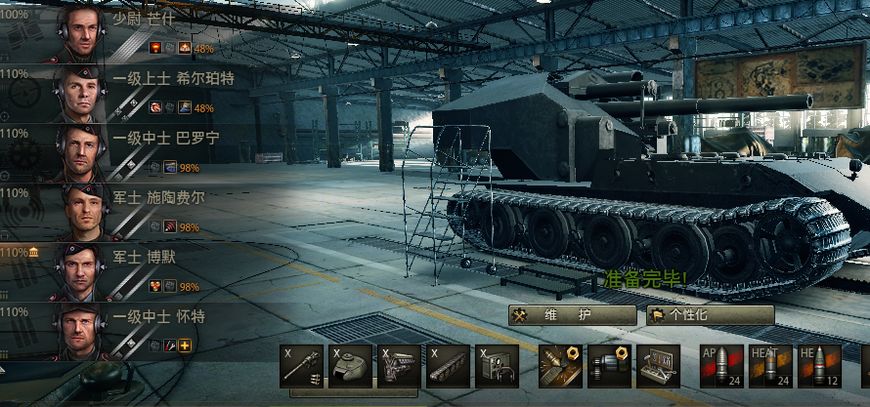
Task: Select the turret module slot
Action: point(350,366)
